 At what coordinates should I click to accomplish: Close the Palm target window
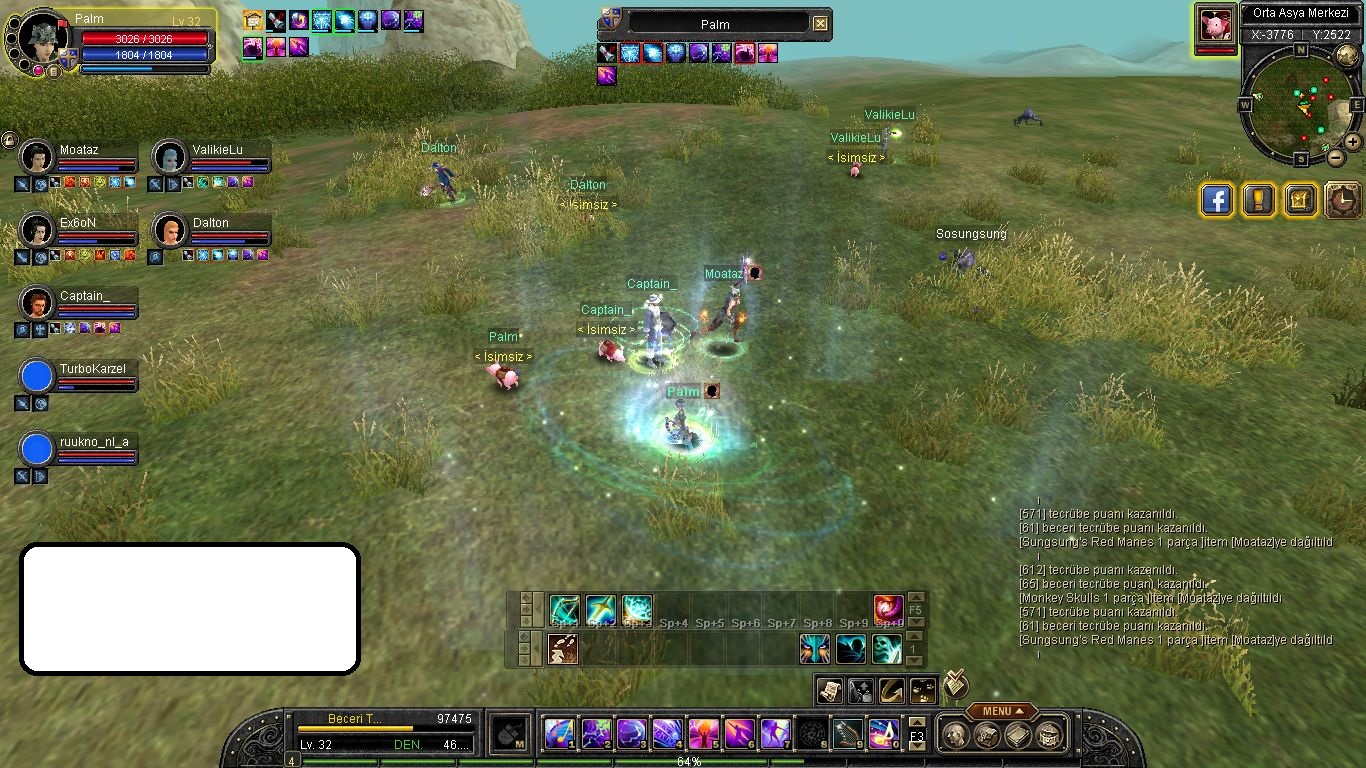pyautogui.click(x=820, y=23)
